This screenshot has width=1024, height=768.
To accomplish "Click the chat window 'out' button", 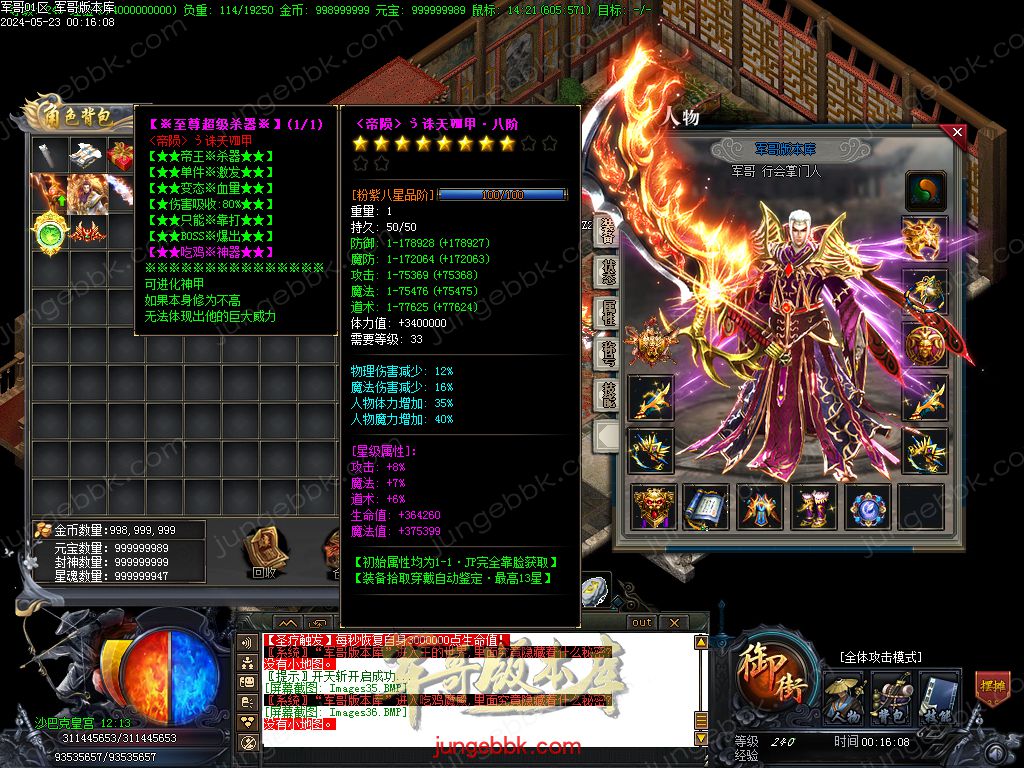I will [x=641, y=622].
